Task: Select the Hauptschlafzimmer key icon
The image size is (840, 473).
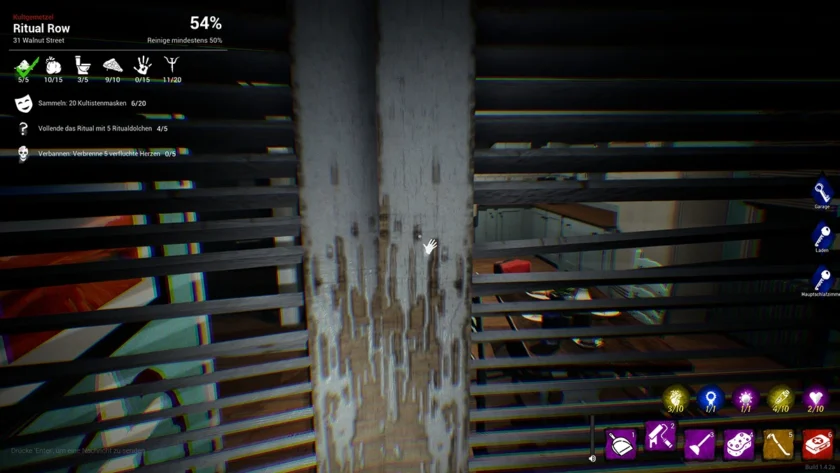Action: click(822, 279)
